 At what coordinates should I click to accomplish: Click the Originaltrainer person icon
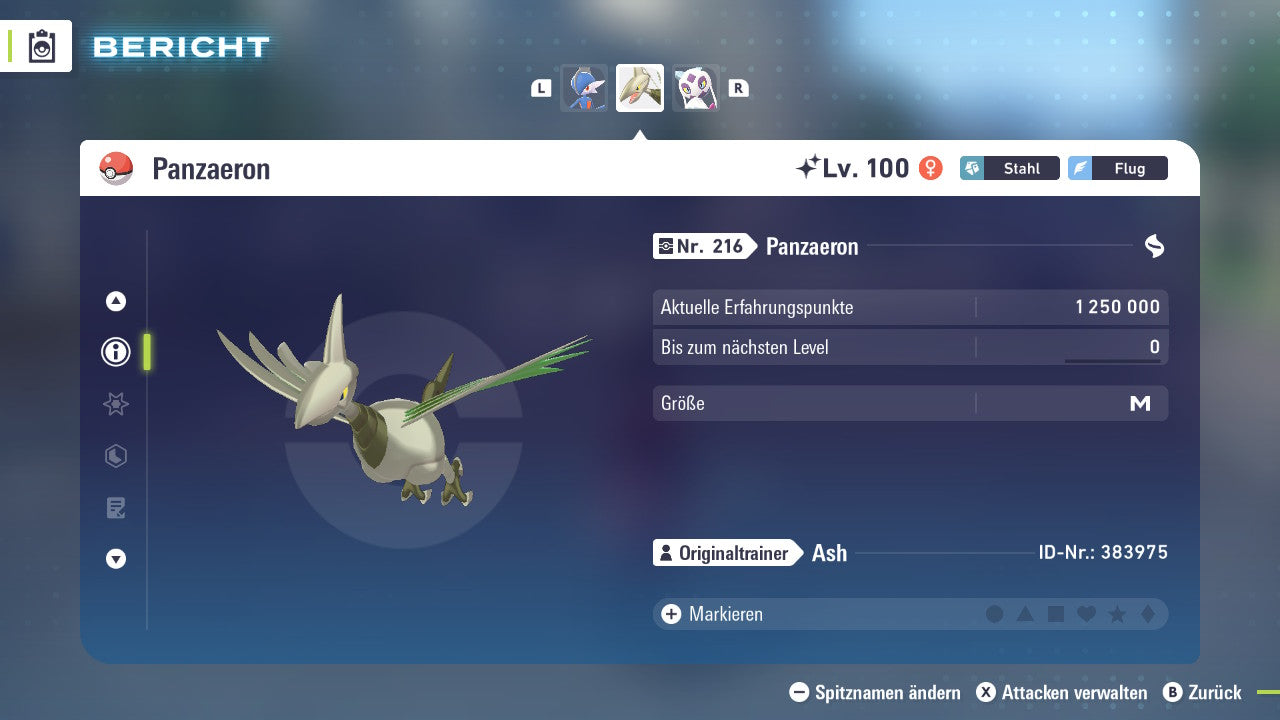tap(666, 552)
